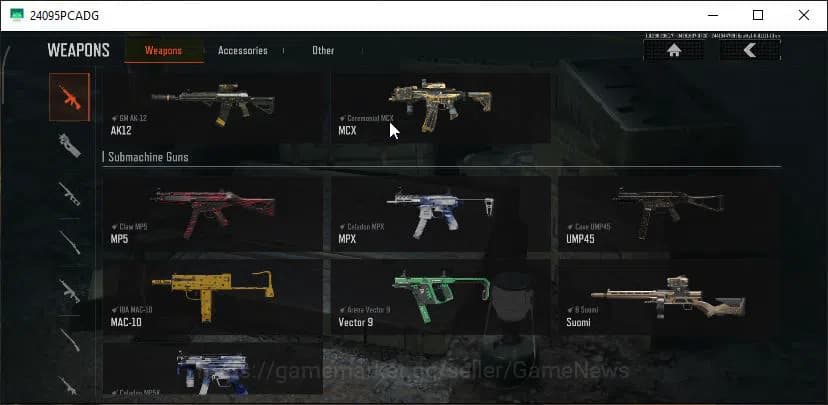Pick the Celadon MPX weapon
Image resolution: width=828 pixels, height=405 pixels.
(440, 212)
